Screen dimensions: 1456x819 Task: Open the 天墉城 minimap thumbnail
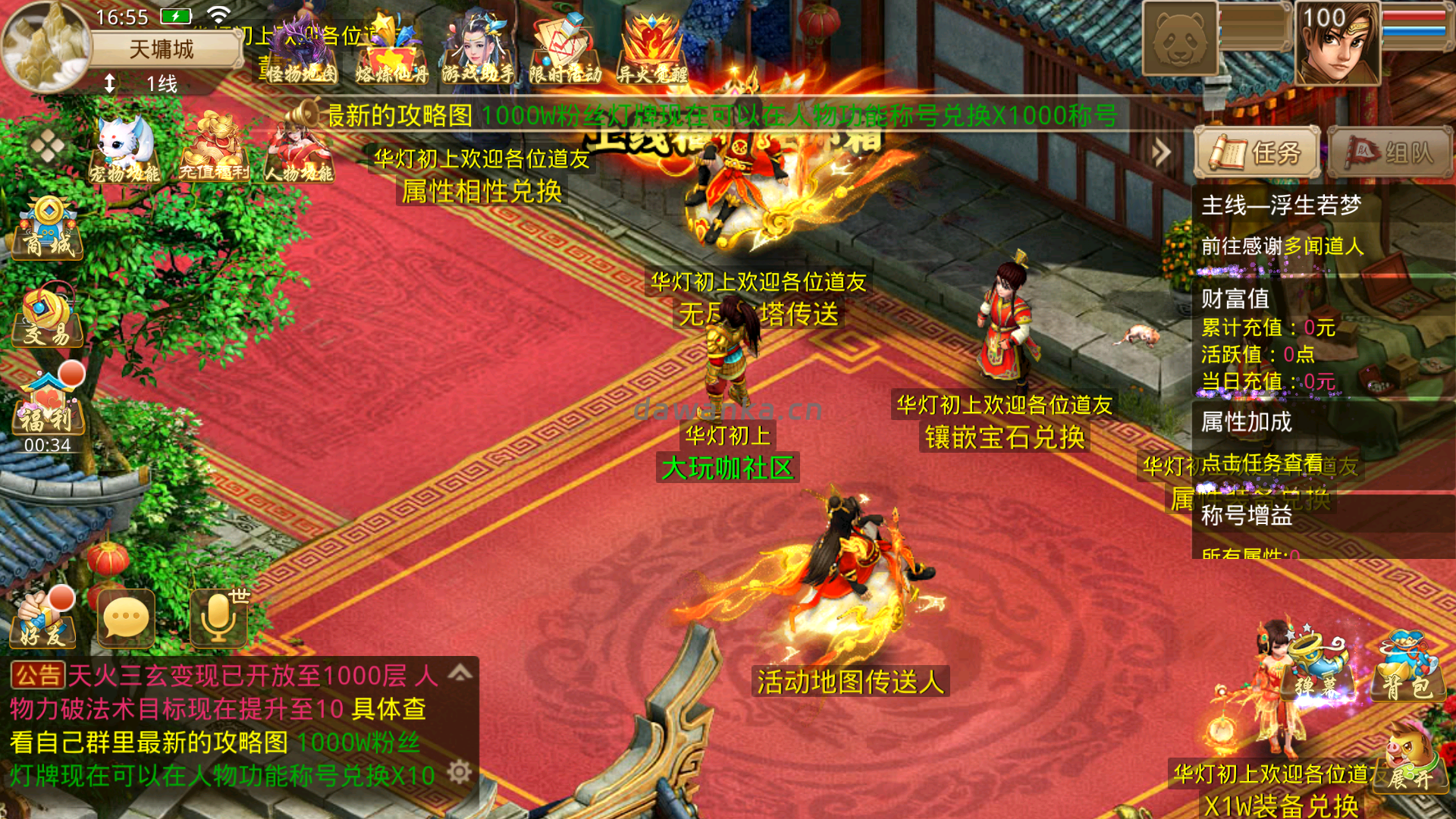click(47, 45)
